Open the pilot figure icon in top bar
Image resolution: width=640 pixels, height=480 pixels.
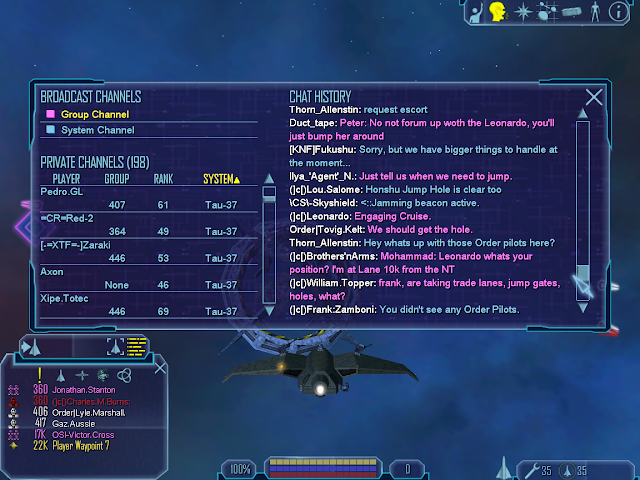pyautogui.click(x=597, y=12)
